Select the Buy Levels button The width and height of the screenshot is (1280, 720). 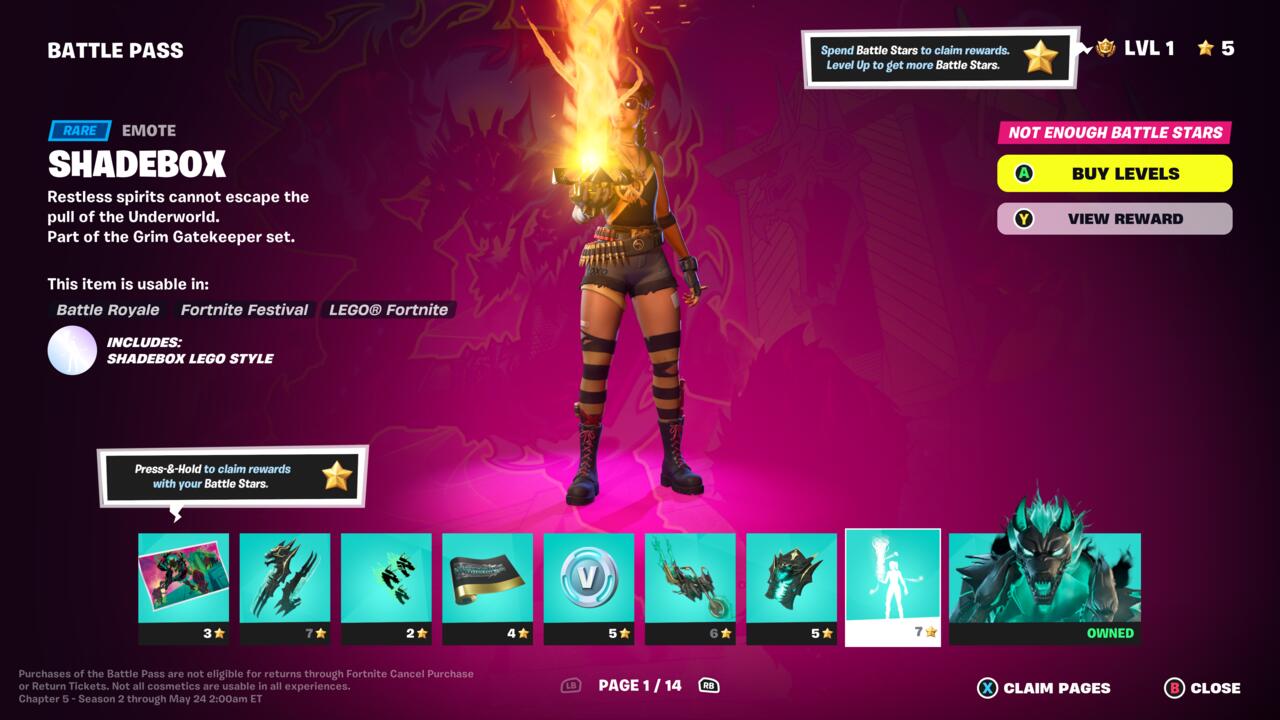(1114, 173)
